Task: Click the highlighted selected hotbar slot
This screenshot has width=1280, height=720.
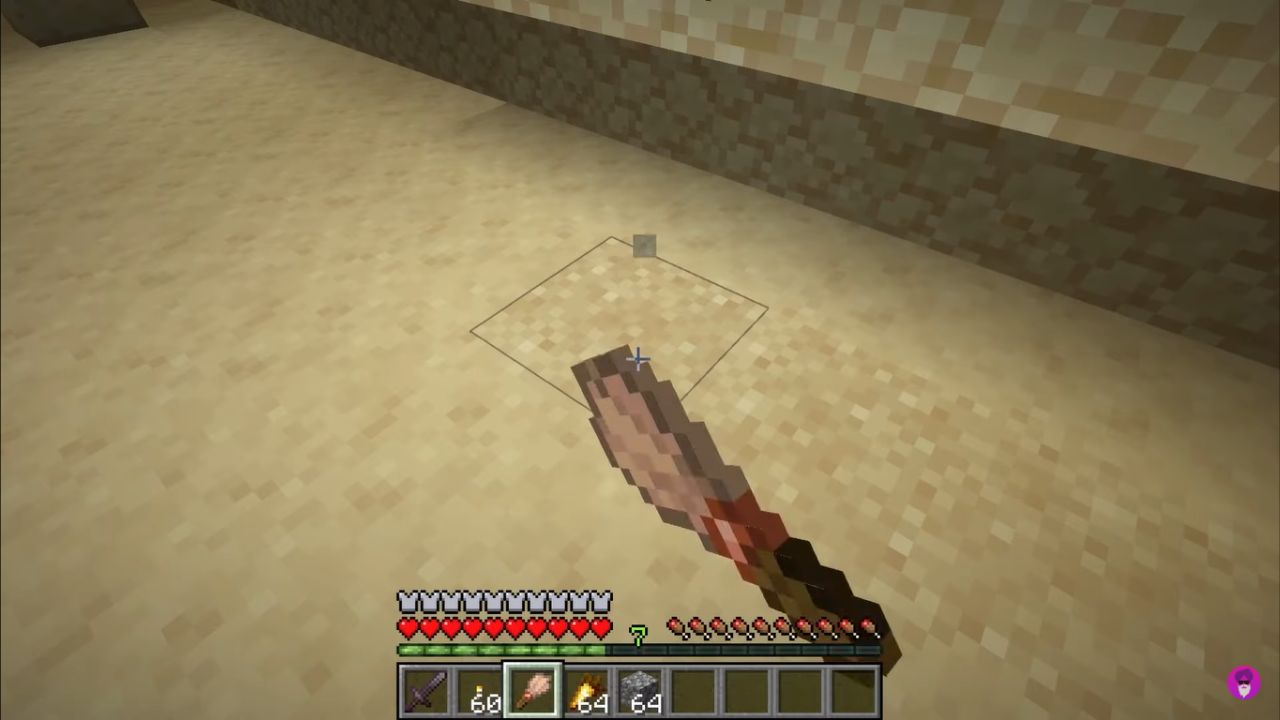Action: [x=531, y=688]
